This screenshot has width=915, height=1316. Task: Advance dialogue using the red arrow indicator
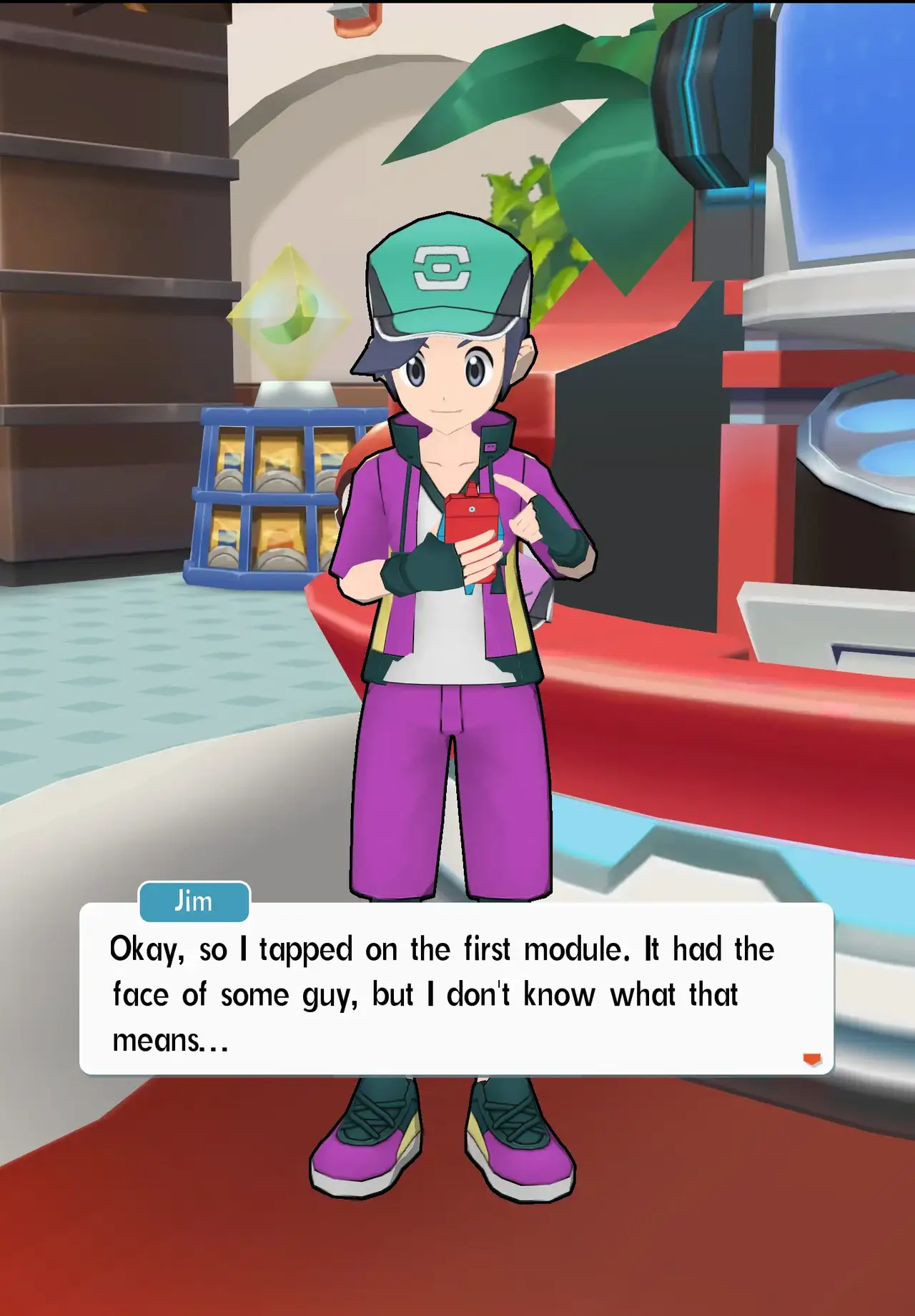coord(812,1059)
